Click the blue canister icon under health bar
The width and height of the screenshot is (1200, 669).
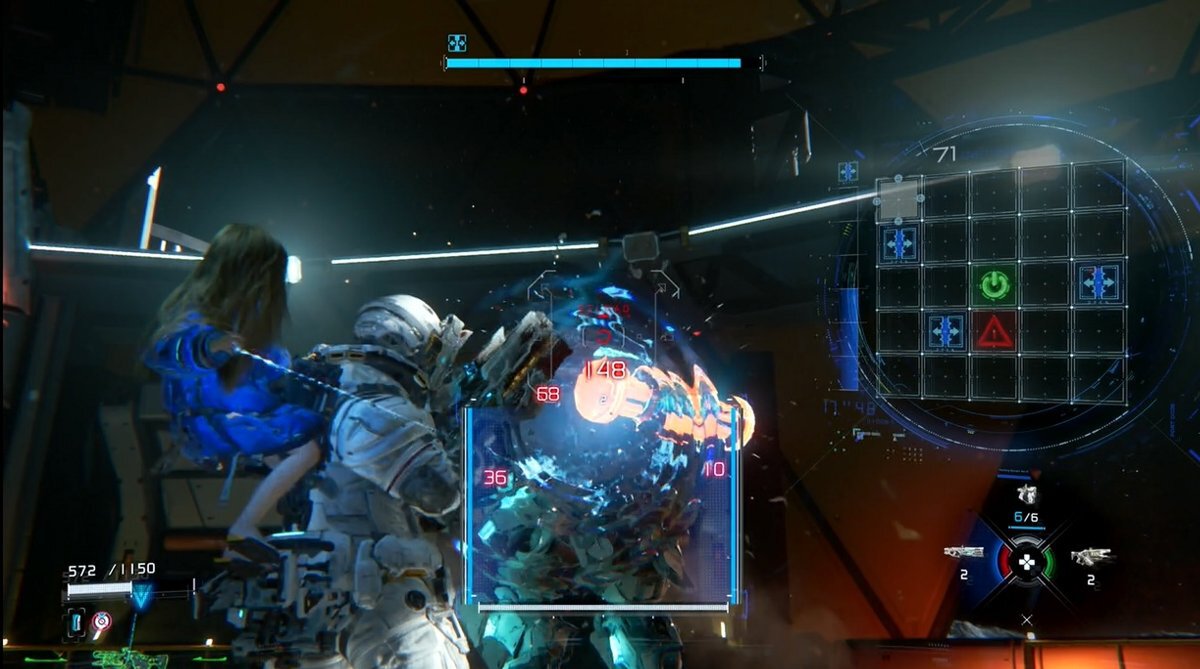(76, 626)
